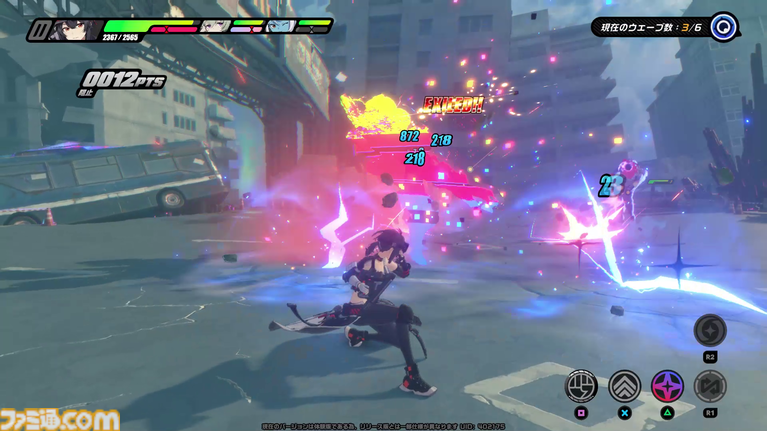Activate the greyed swirl star ultimate icon
767x431 pixels.
pos(710,329)
